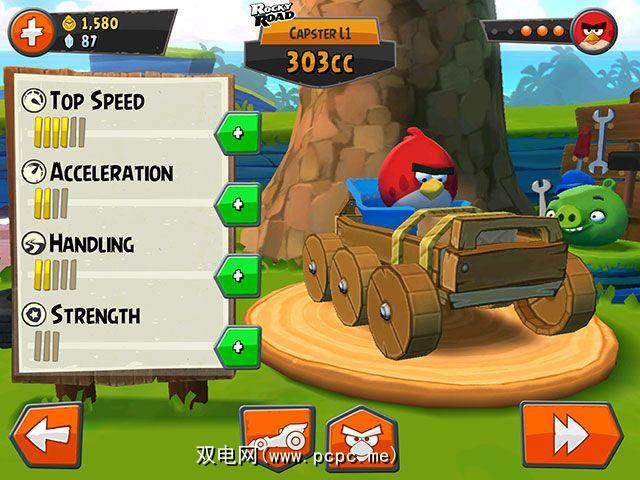Select the Red bird portrait icon
This screenshot has width=640, height=480.
tap(593, 31)
